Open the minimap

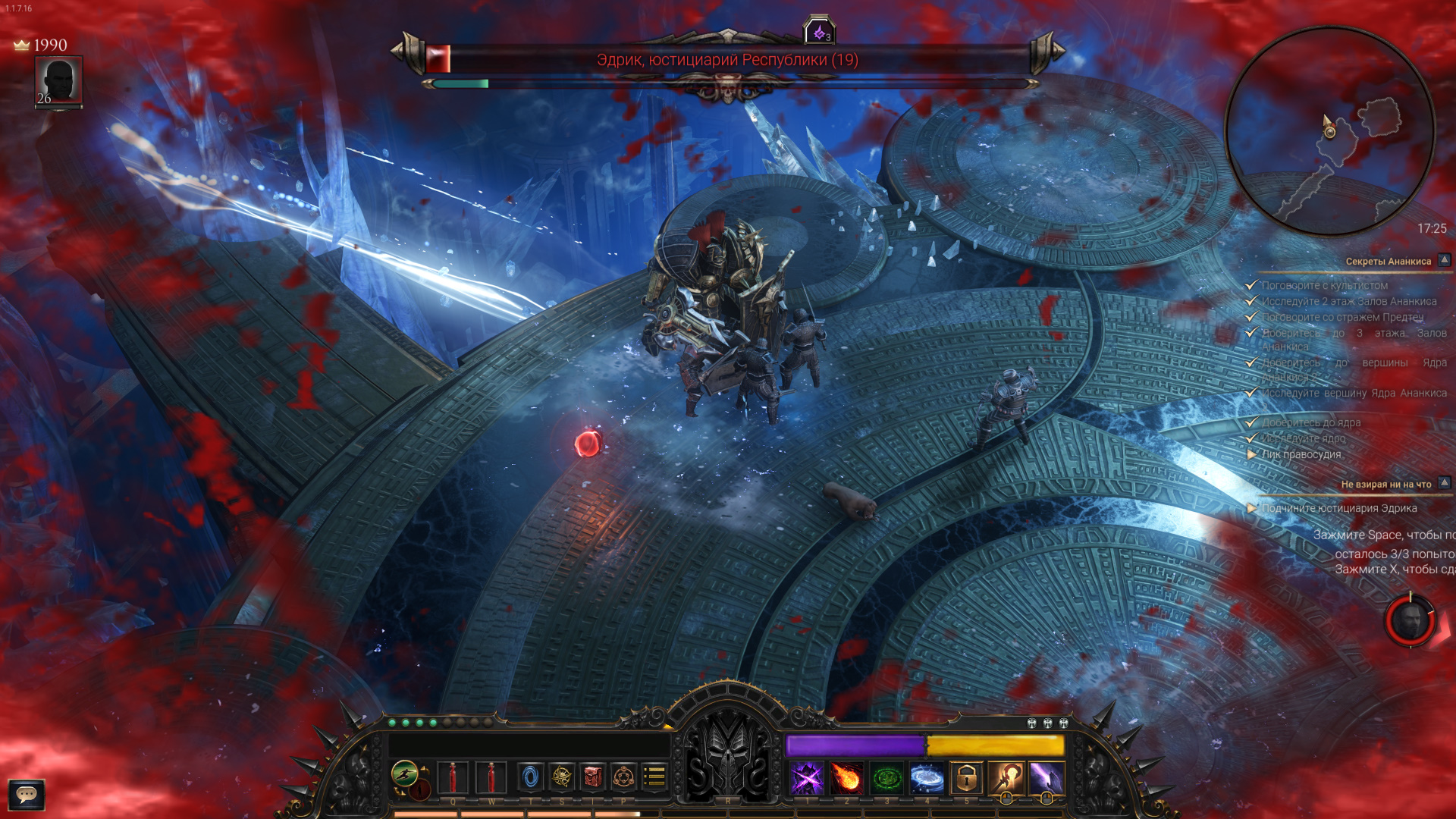tap(1329, 130)
